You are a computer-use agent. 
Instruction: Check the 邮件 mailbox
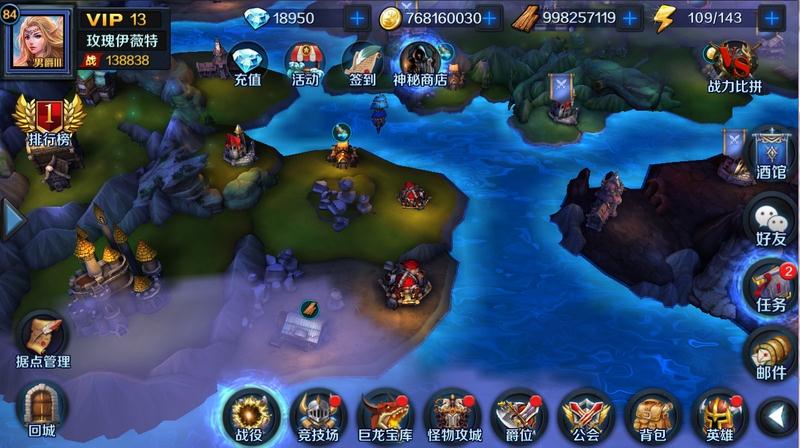click(x=770, y=350)
